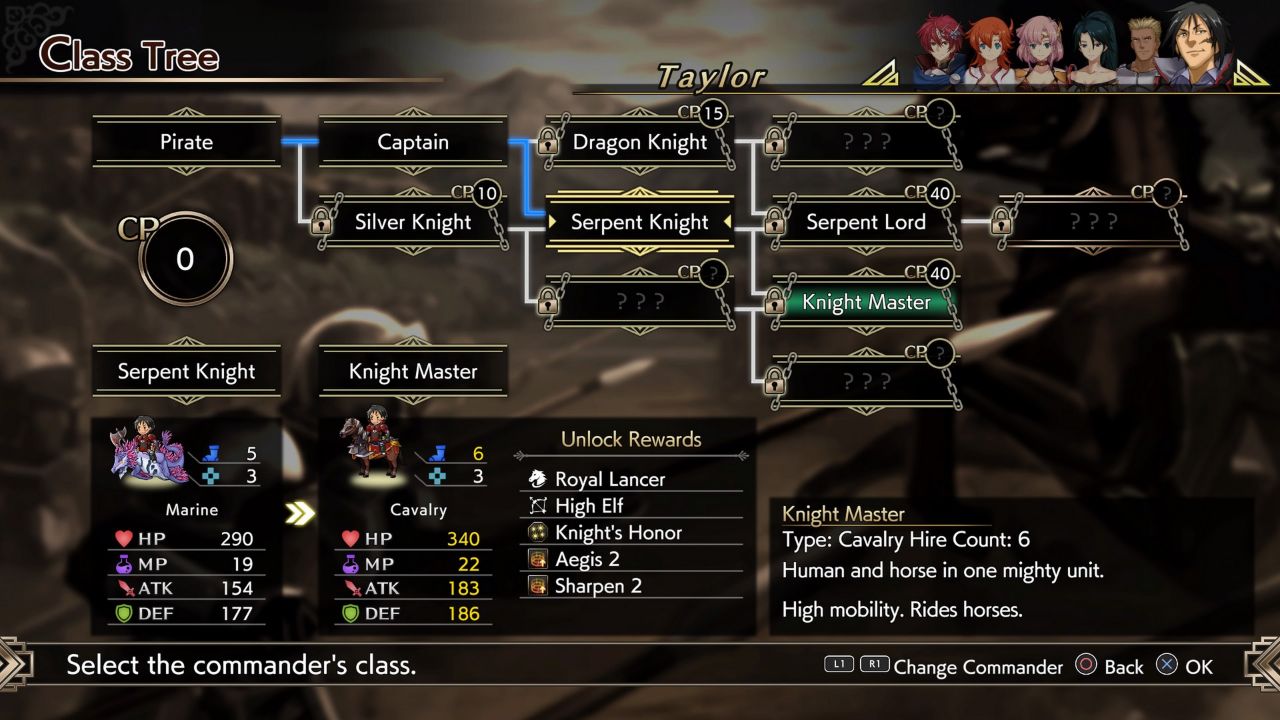Select the Sharpen 2 reward entry

point(596,586)
